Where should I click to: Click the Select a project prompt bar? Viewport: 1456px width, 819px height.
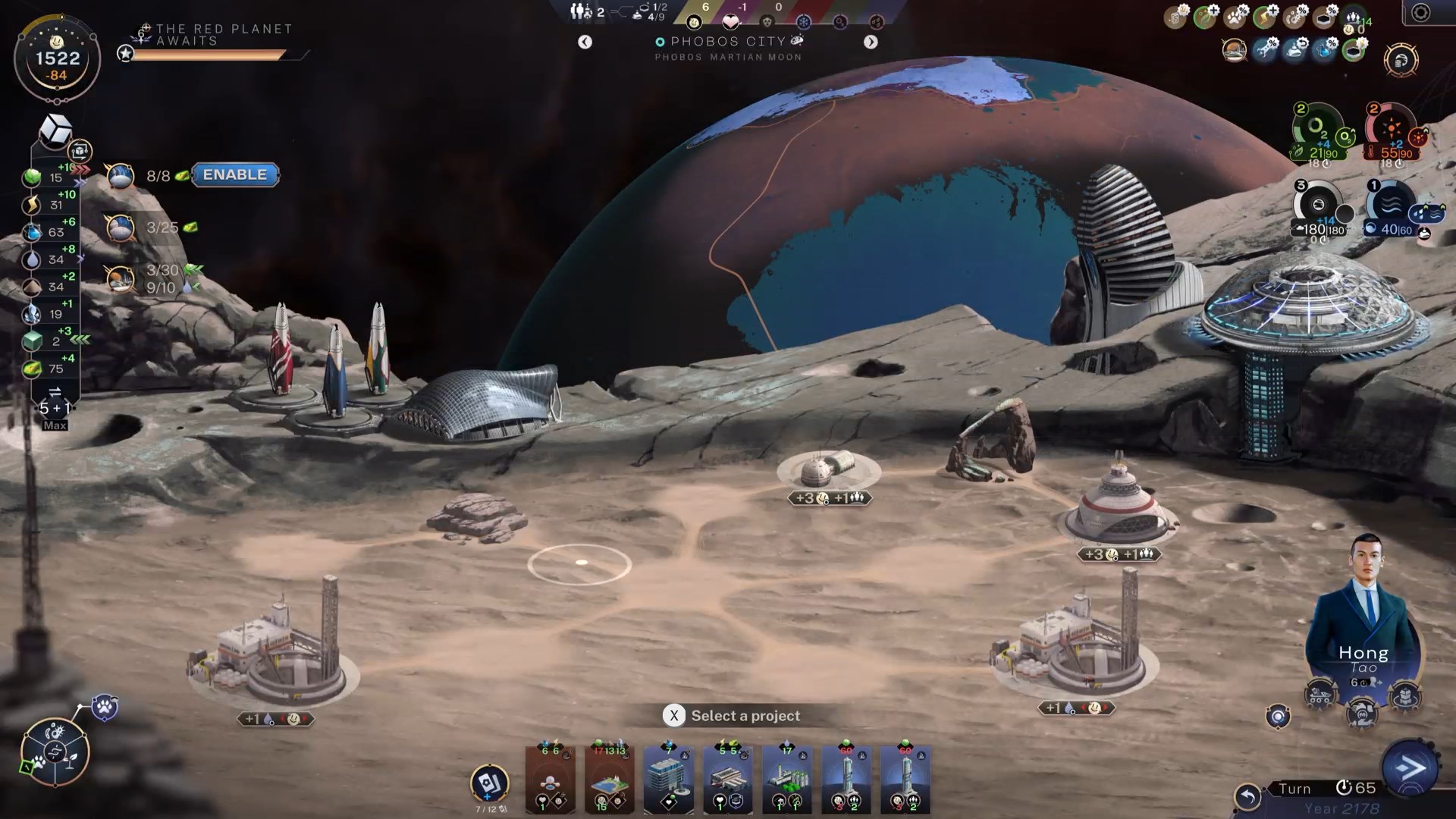(733, 715)
